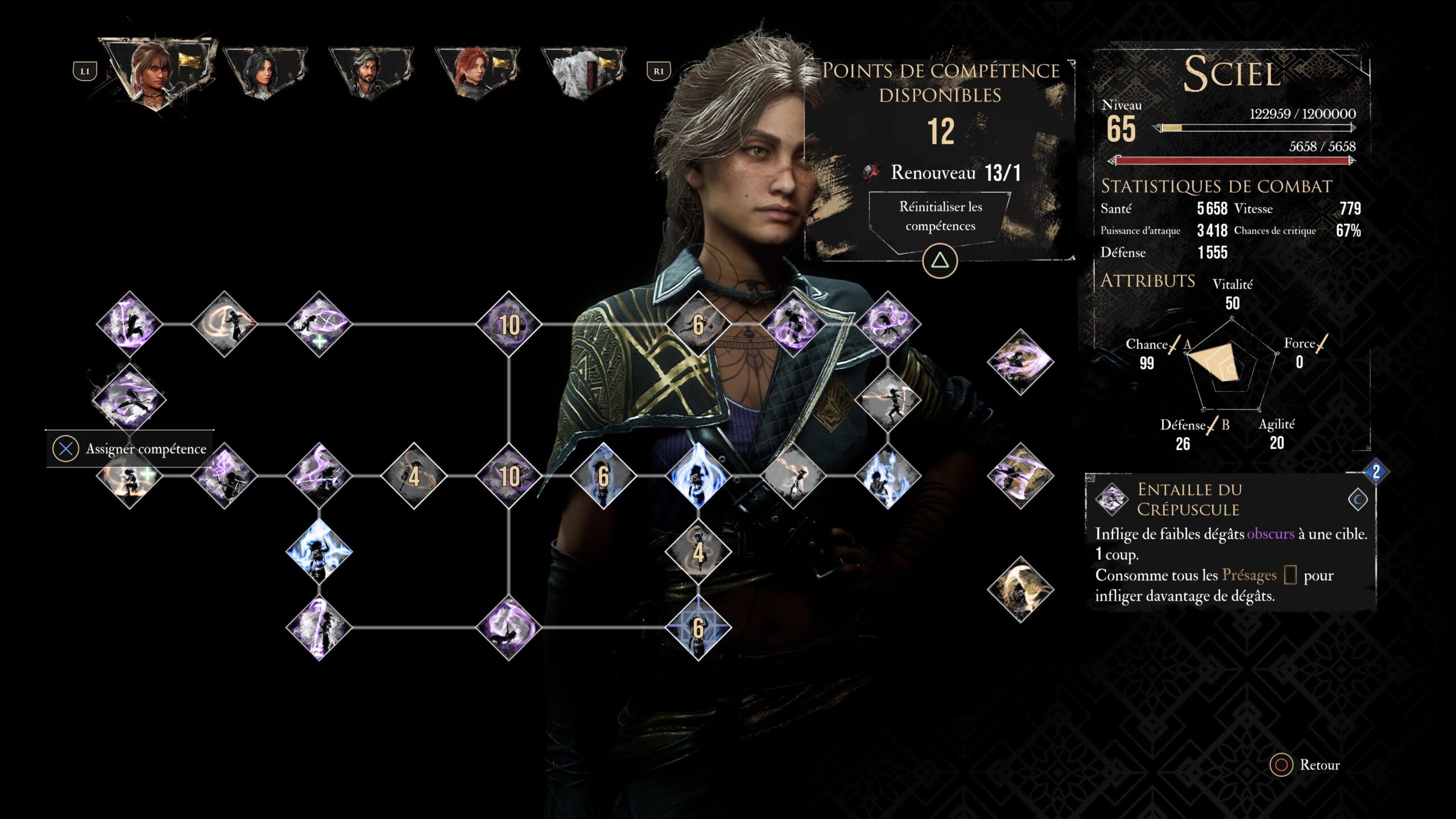Select the purple glowing rune skill node
The image size is (1456, 819).
tap(224, 475)
